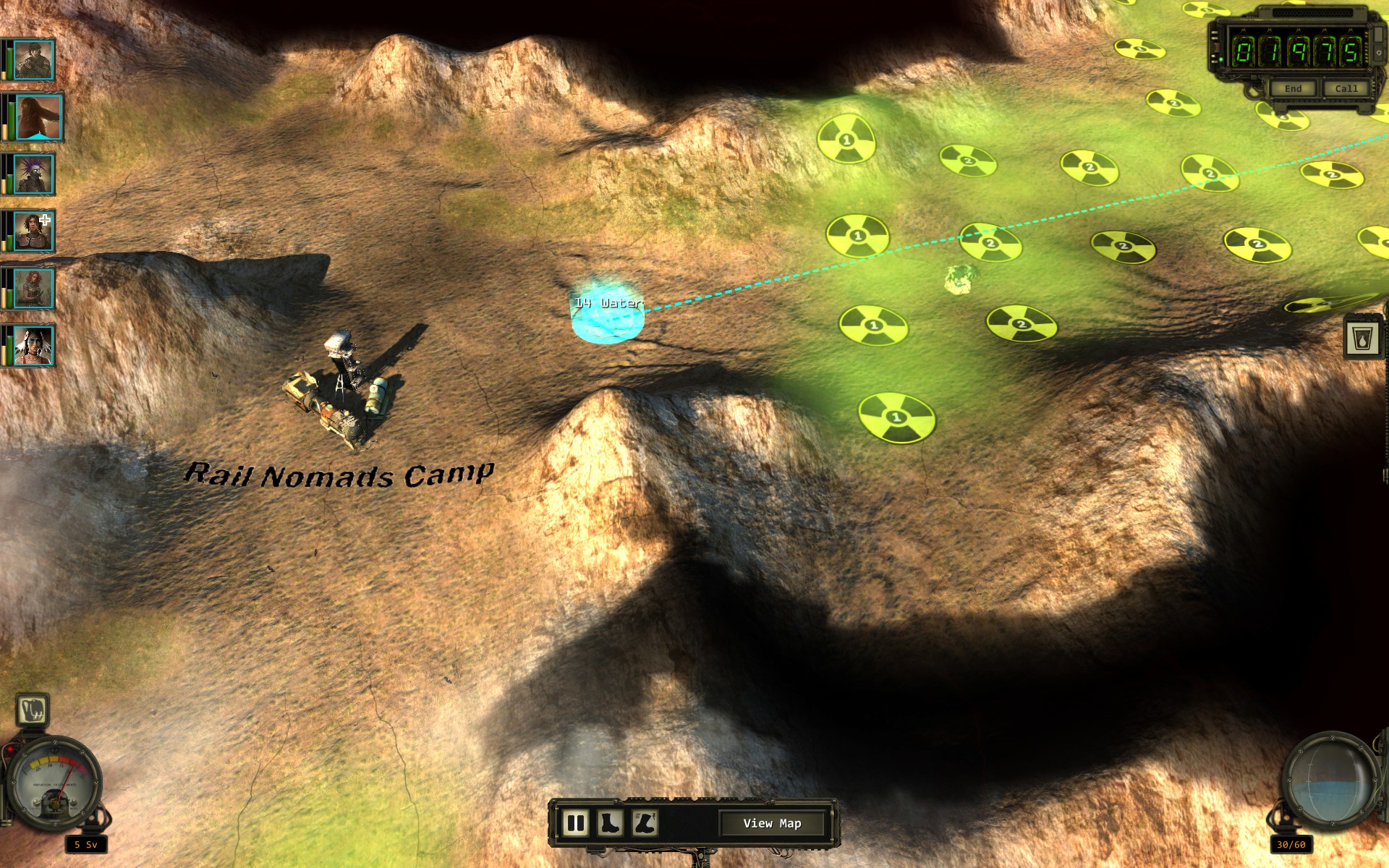The width and height of the screenshot is (1389, 868).
Task: Click the radio's gear settings knob
Action: [1379, 53]
